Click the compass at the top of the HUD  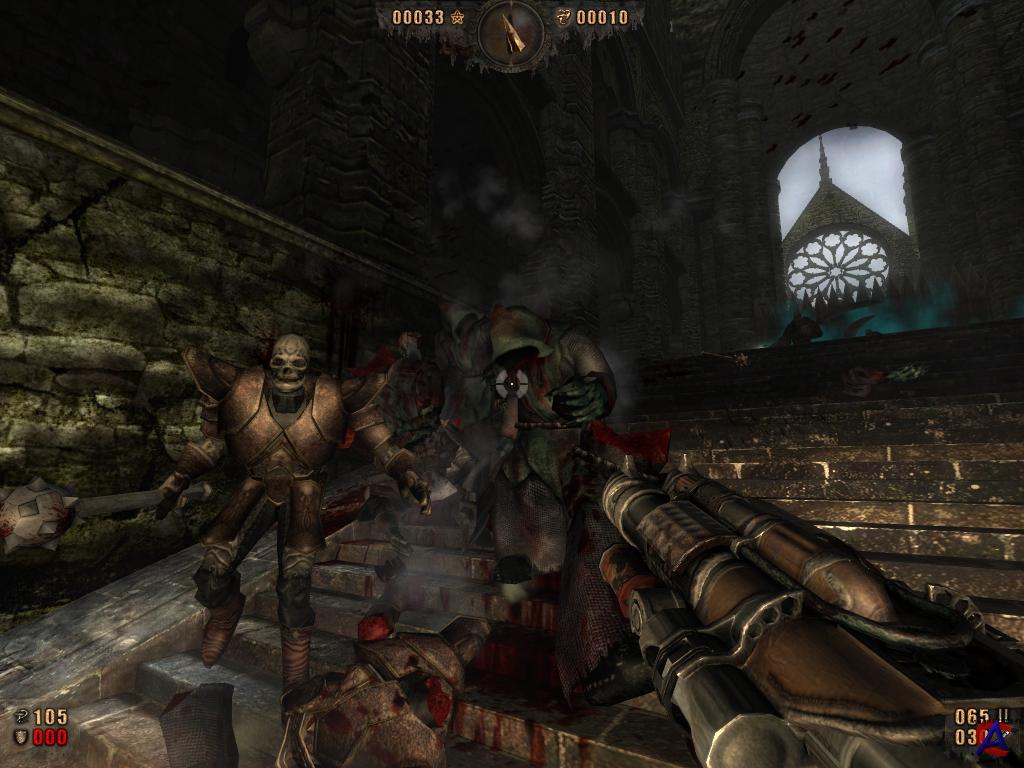click(510, 31)
